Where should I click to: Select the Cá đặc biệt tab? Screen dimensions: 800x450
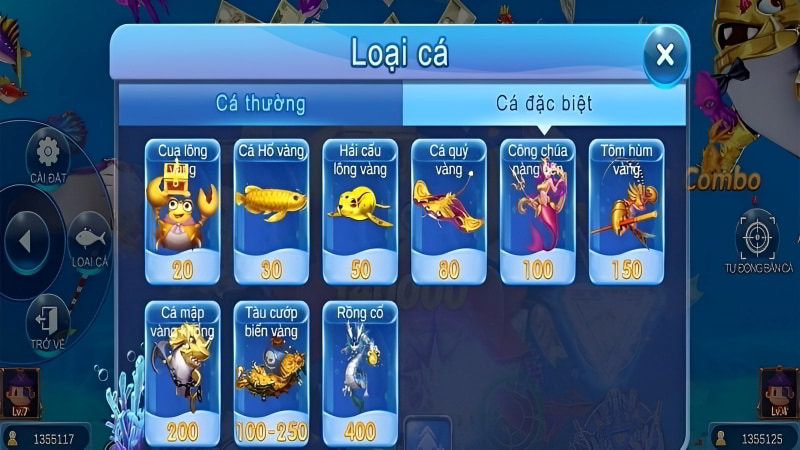point(544,103)
